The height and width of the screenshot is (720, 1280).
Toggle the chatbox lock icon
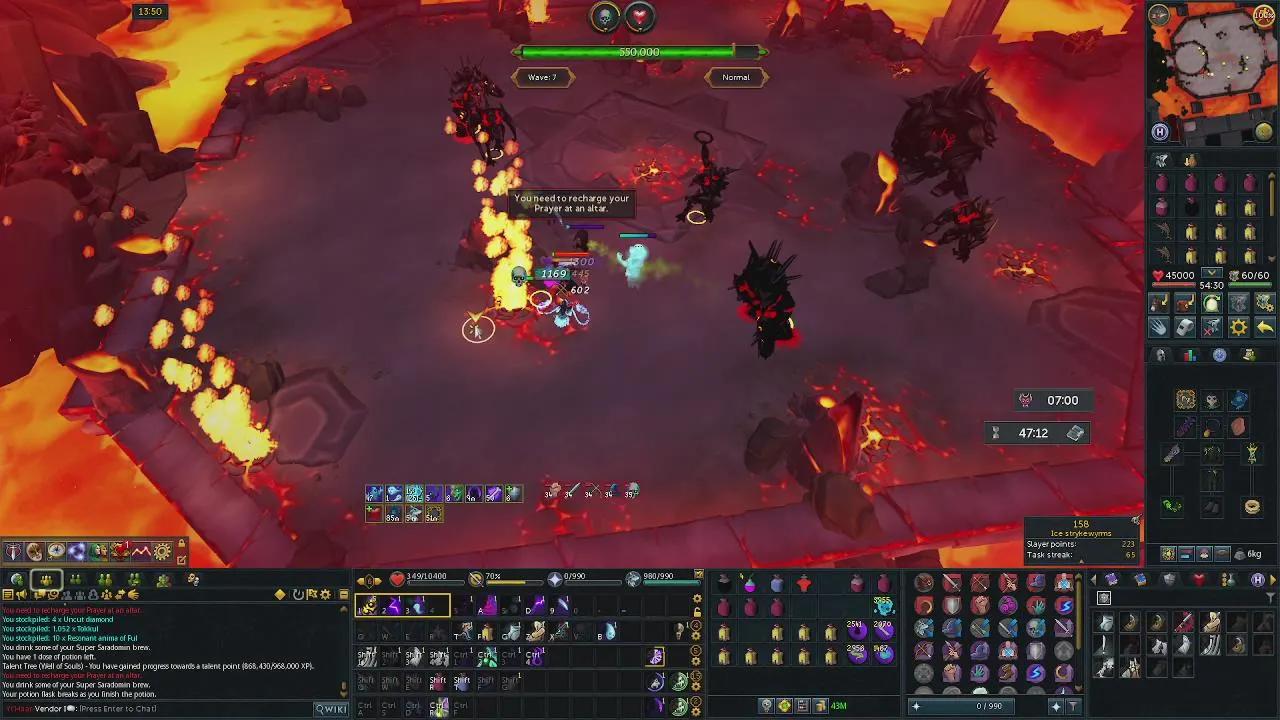click(181, 545)
